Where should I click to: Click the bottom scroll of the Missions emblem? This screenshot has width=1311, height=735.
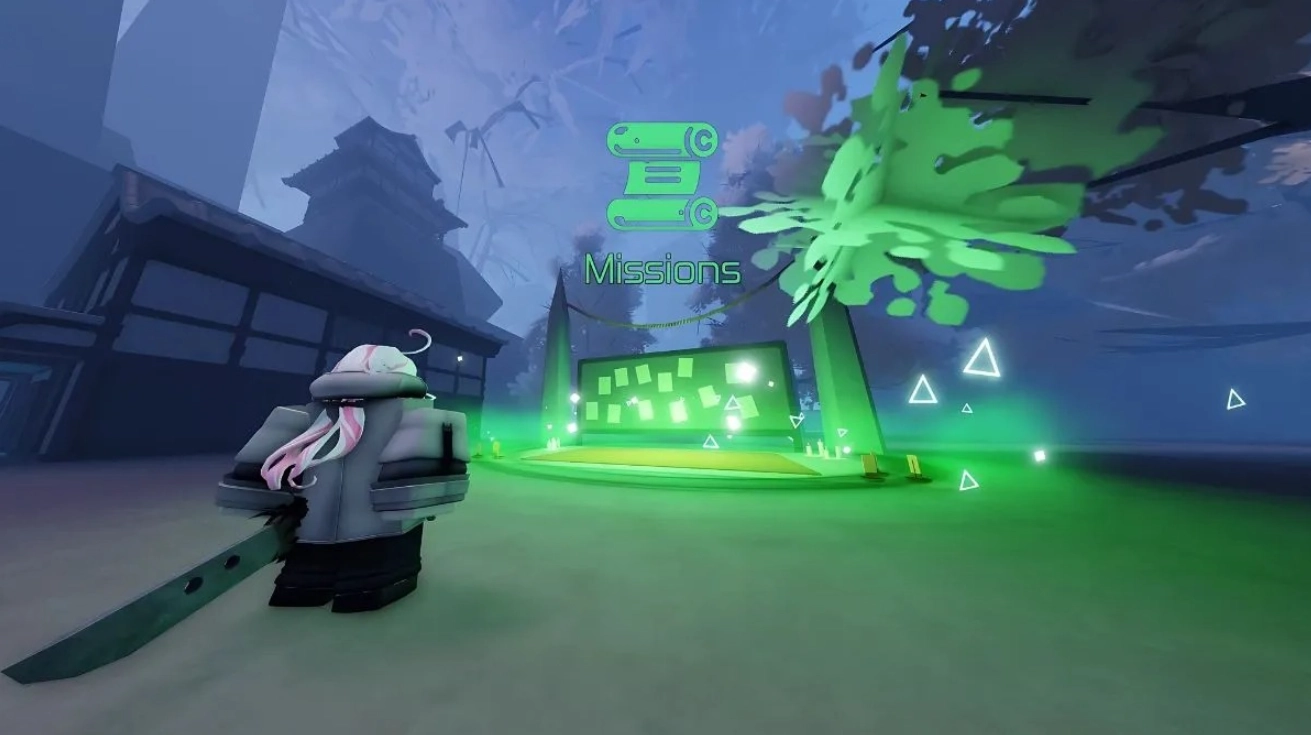[x=650, y=212]
